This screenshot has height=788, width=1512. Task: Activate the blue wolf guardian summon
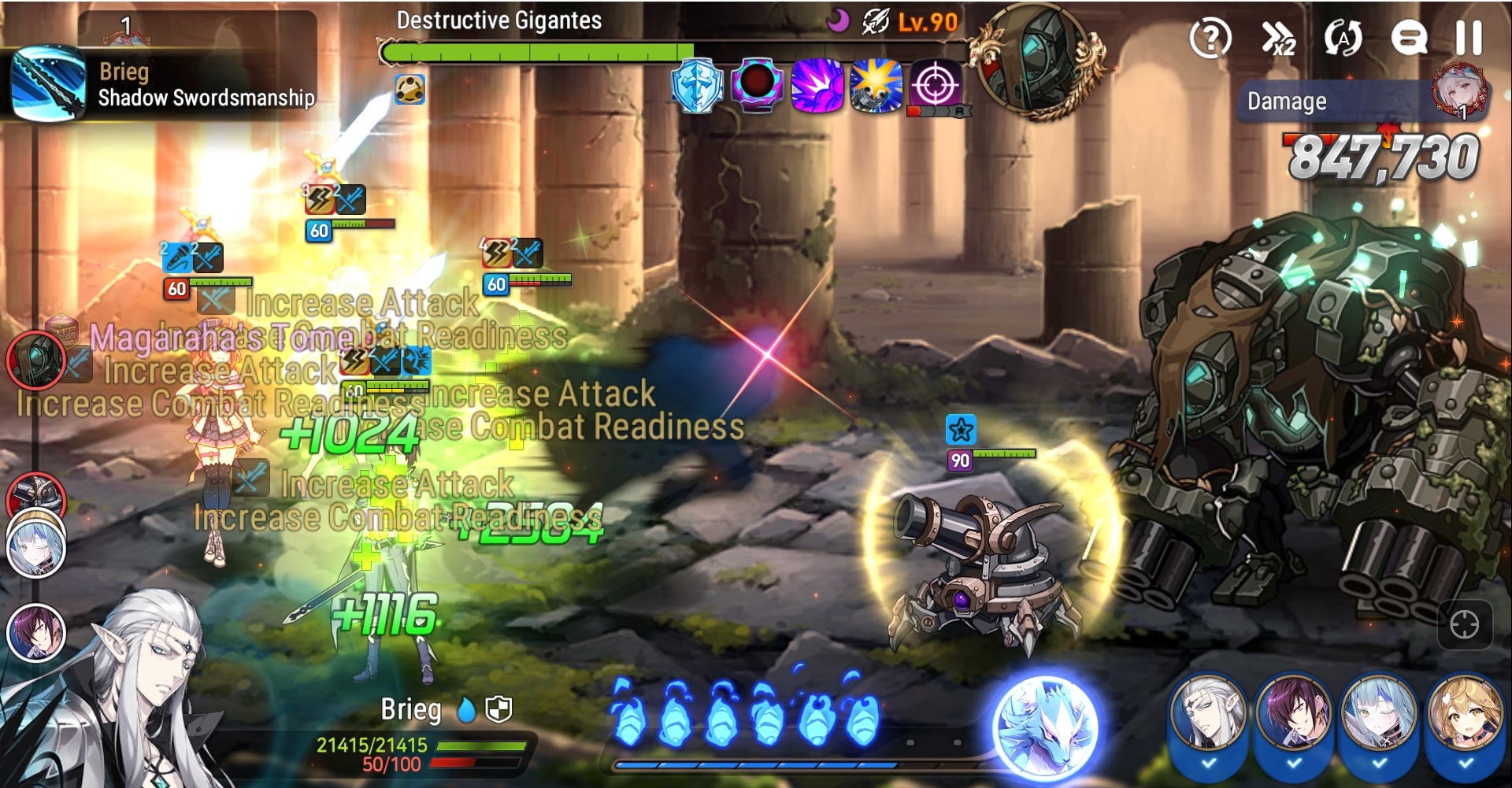(x=1045, y=727)
